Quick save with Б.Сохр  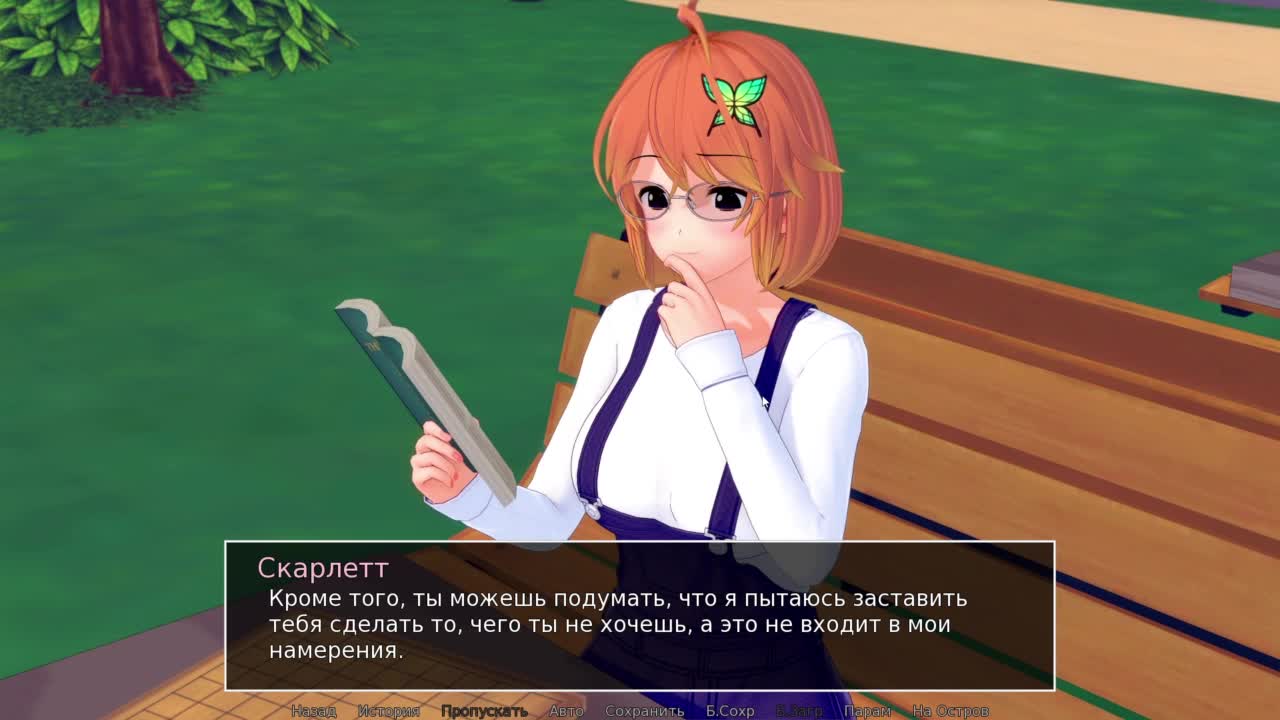pyautogui.click(x=730, y=711)
